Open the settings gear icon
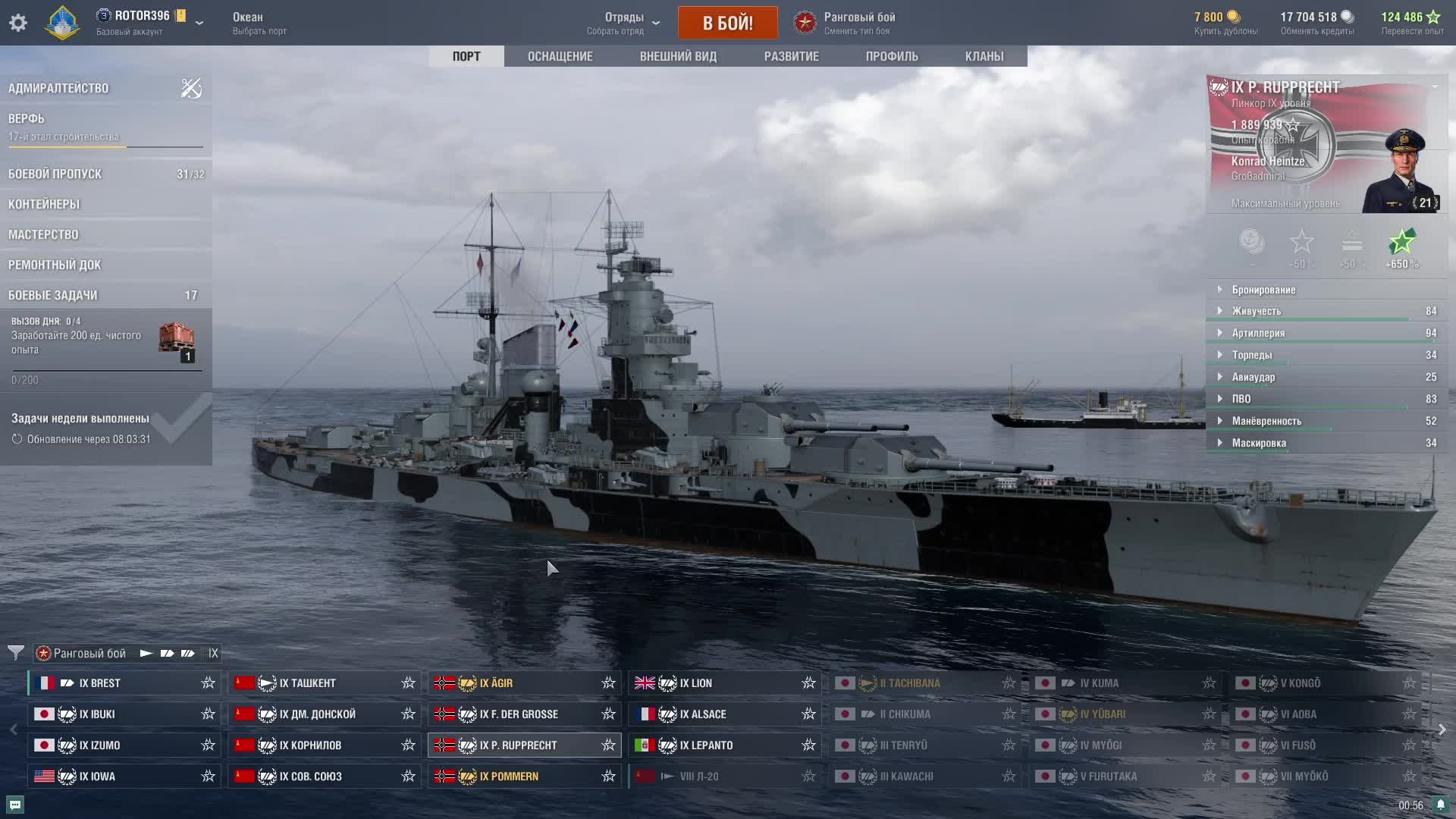1456x819 pixels. point(18,23)
